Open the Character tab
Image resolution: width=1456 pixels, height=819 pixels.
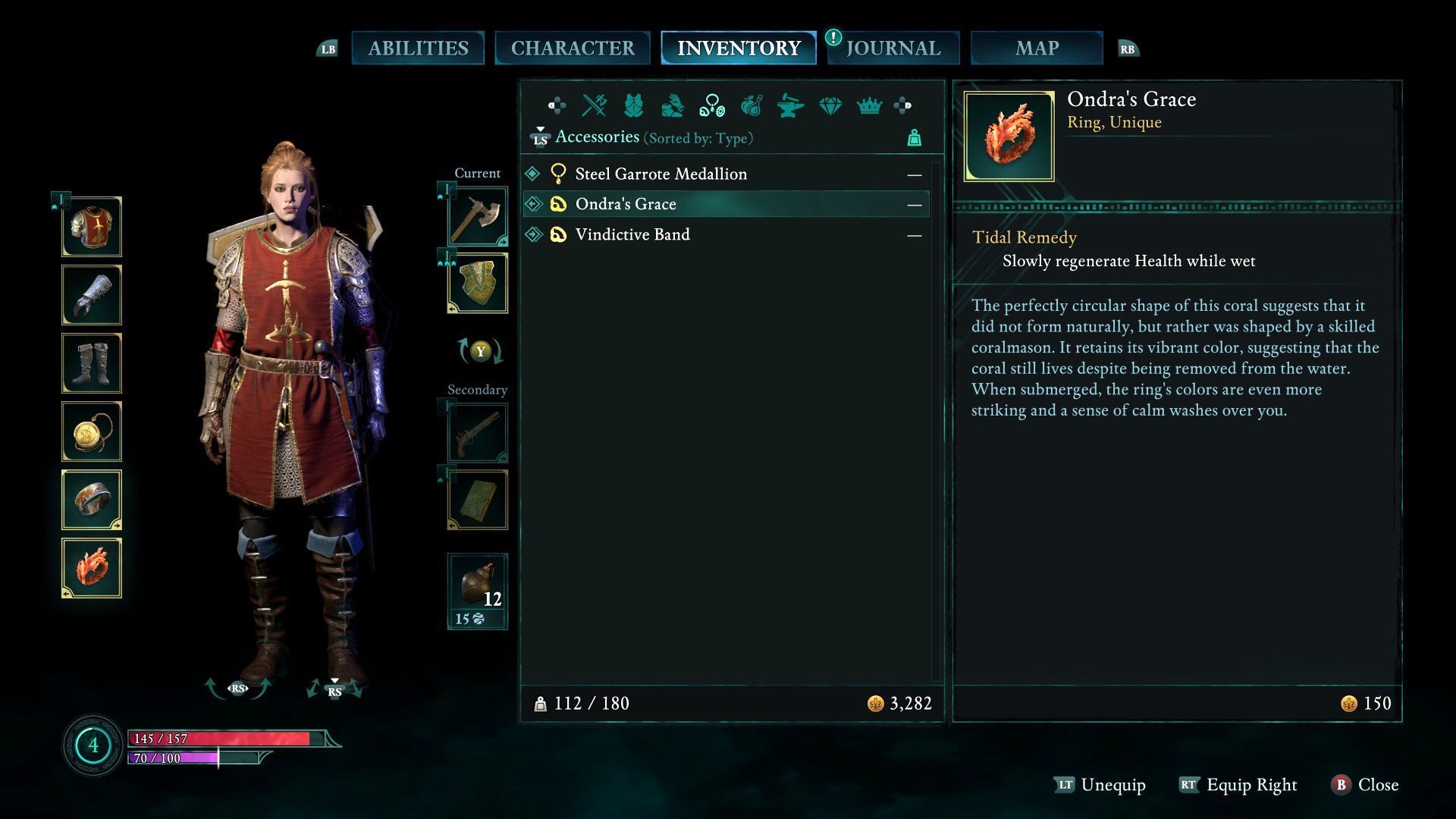[573, 48]
